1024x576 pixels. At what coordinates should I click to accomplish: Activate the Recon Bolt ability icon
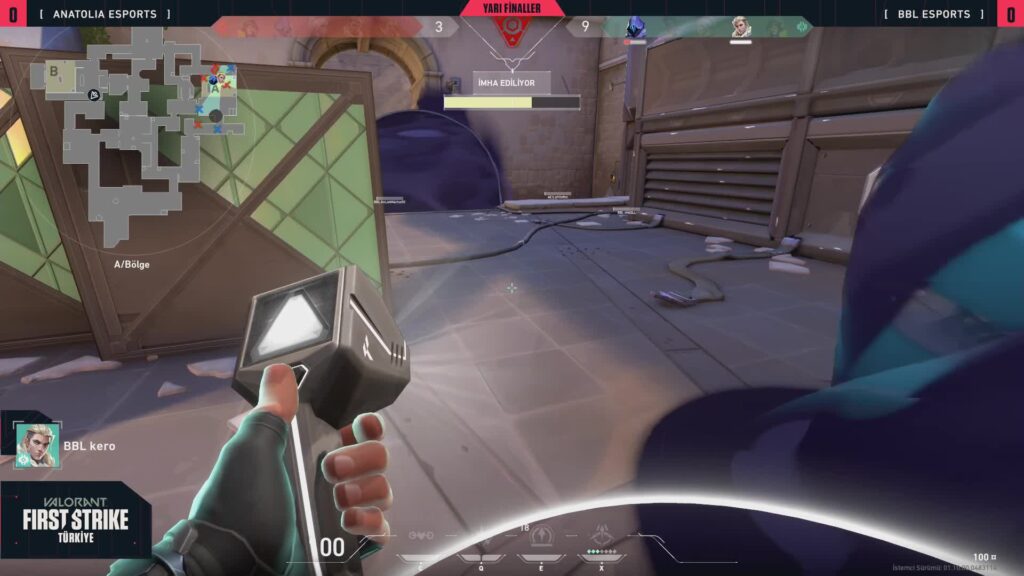(542, 535)
